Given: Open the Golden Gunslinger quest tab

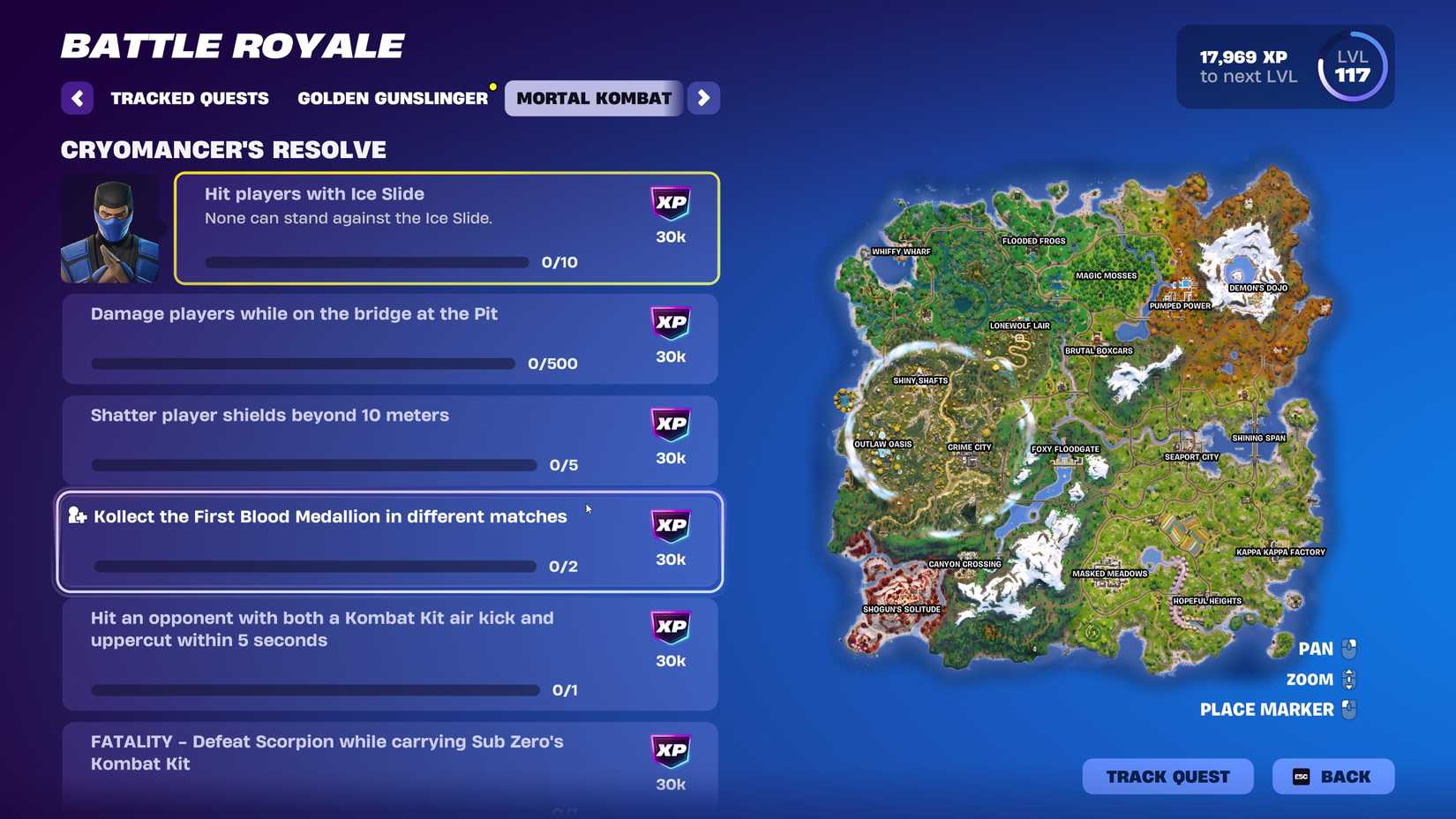Looking at the screenshot, I should click(394, 98).
